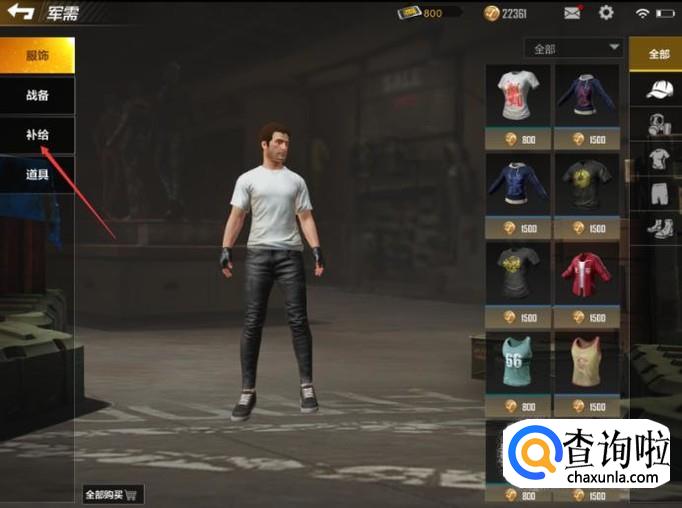Select the 全部 all-categories side tab
Image resolution: width=682 pixels, height=508 pixels.
pos(658,54)
